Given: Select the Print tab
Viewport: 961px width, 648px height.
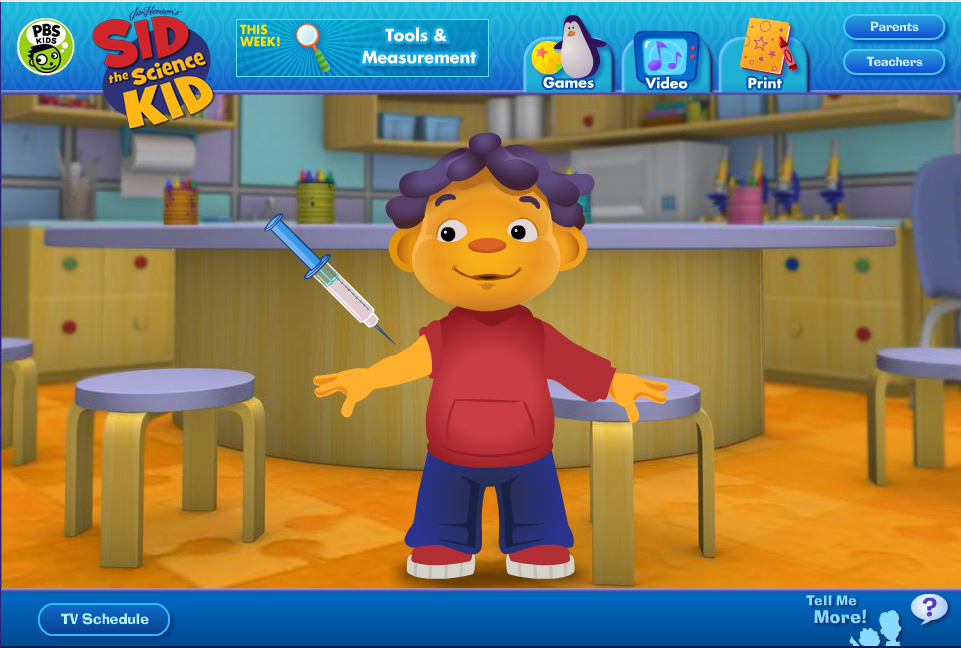Looking at the screenshot, I should pyautogui.click(x=765, y=59).
